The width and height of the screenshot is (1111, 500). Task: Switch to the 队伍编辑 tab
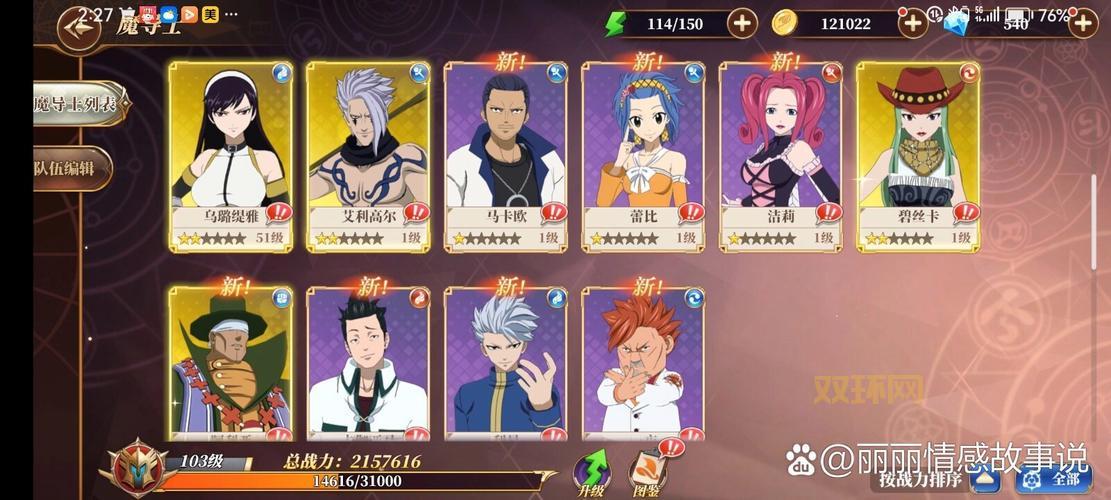pos(72,168)
